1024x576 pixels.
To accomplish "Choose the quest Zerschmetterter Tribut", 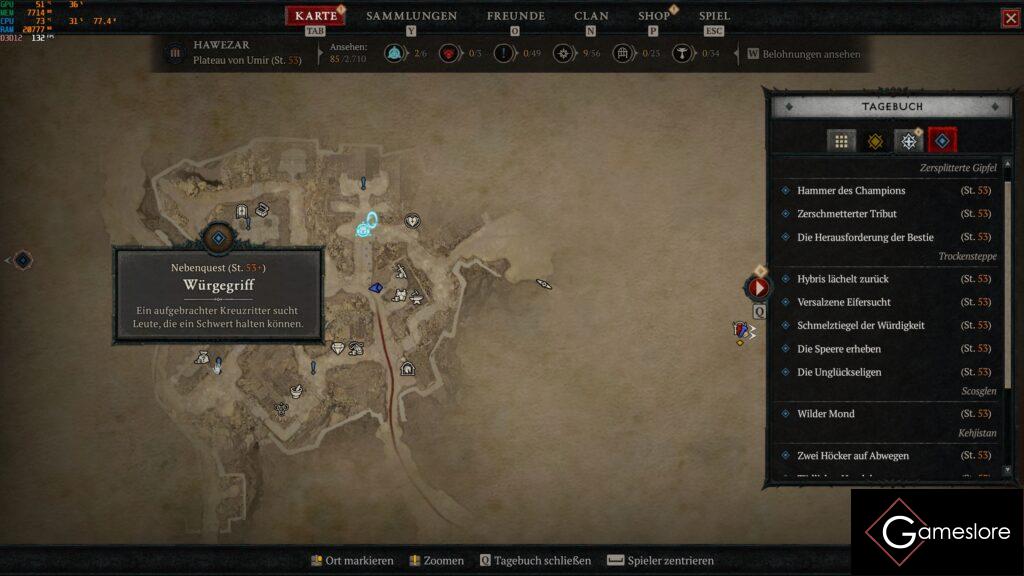I will click(847, 214).
